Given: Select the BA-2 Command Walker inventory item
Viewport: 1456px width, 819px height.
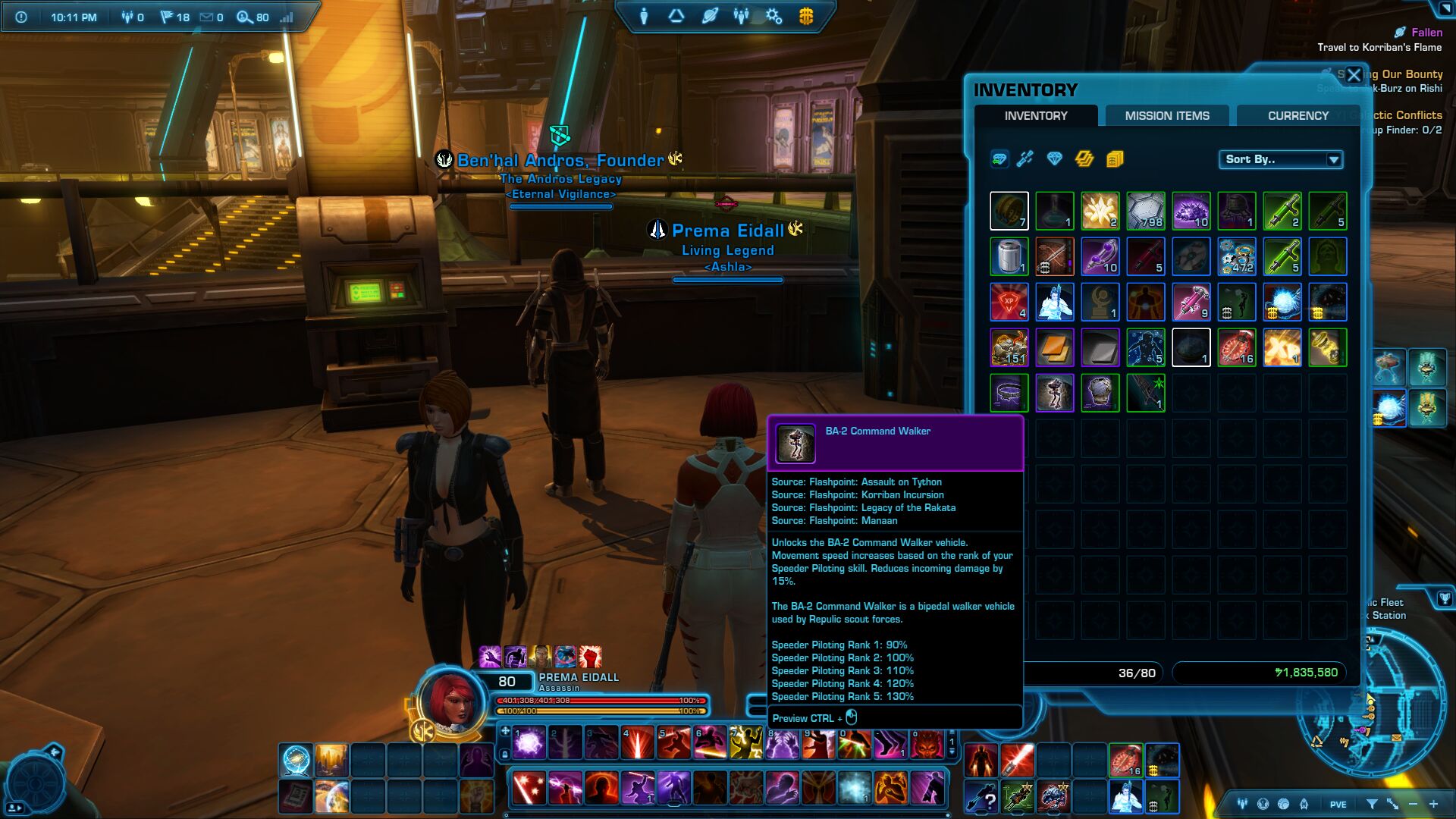Looking at the screenshot, I should pos(1054,393).
